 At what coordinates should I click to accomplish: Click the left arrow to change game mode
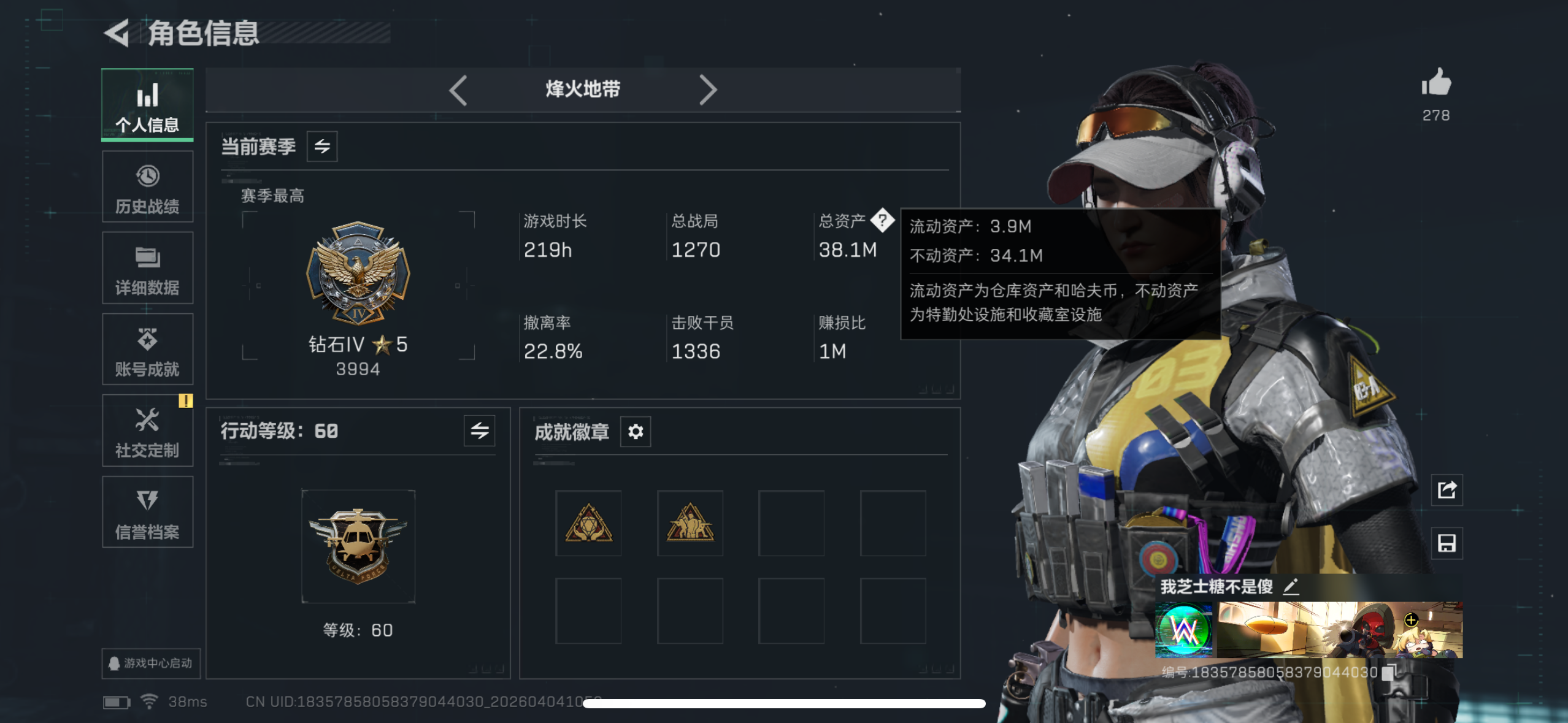click(x=459, y=90)
